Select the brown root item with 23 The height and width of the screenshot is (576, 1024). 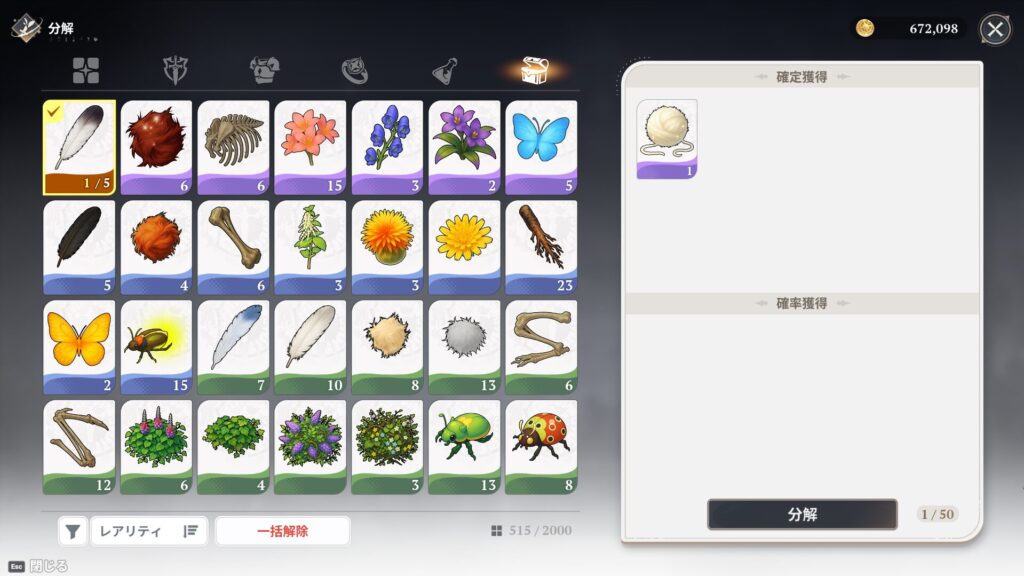tap(541, 247)
